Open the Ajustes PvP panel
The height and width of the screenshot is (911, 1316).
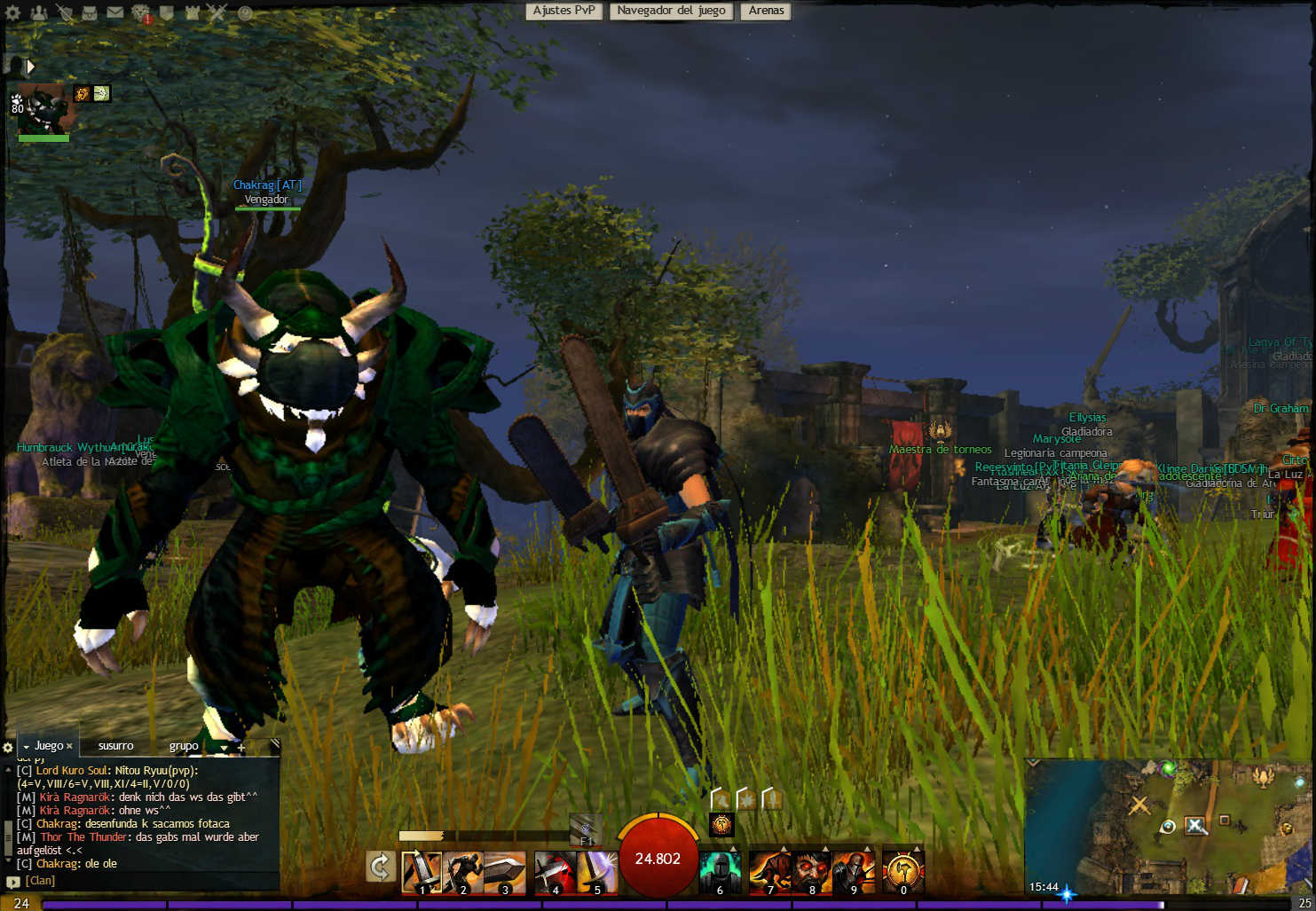(x=563, y=11)
